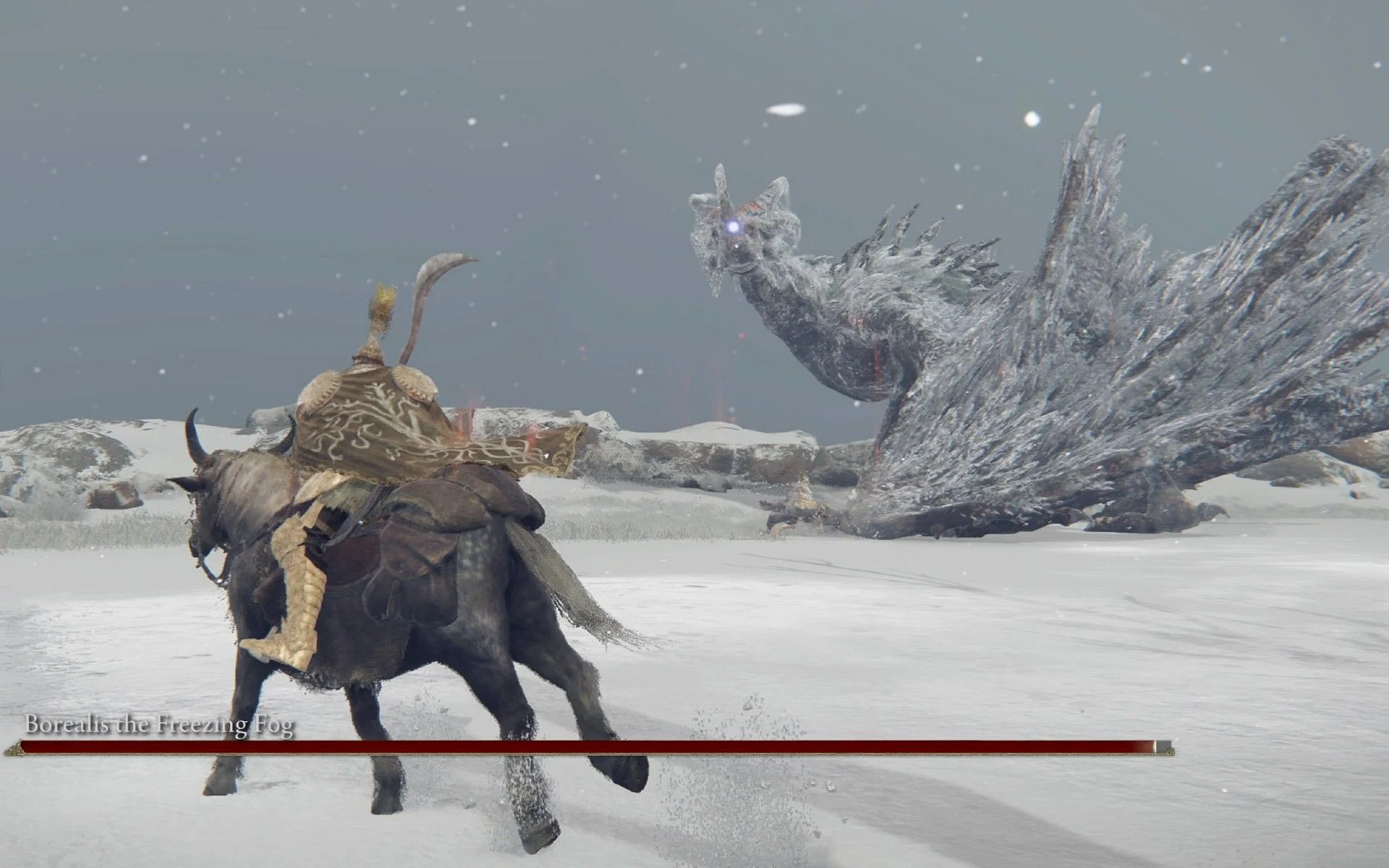Click the golden greave on the rider's leg

coord(304,593)
